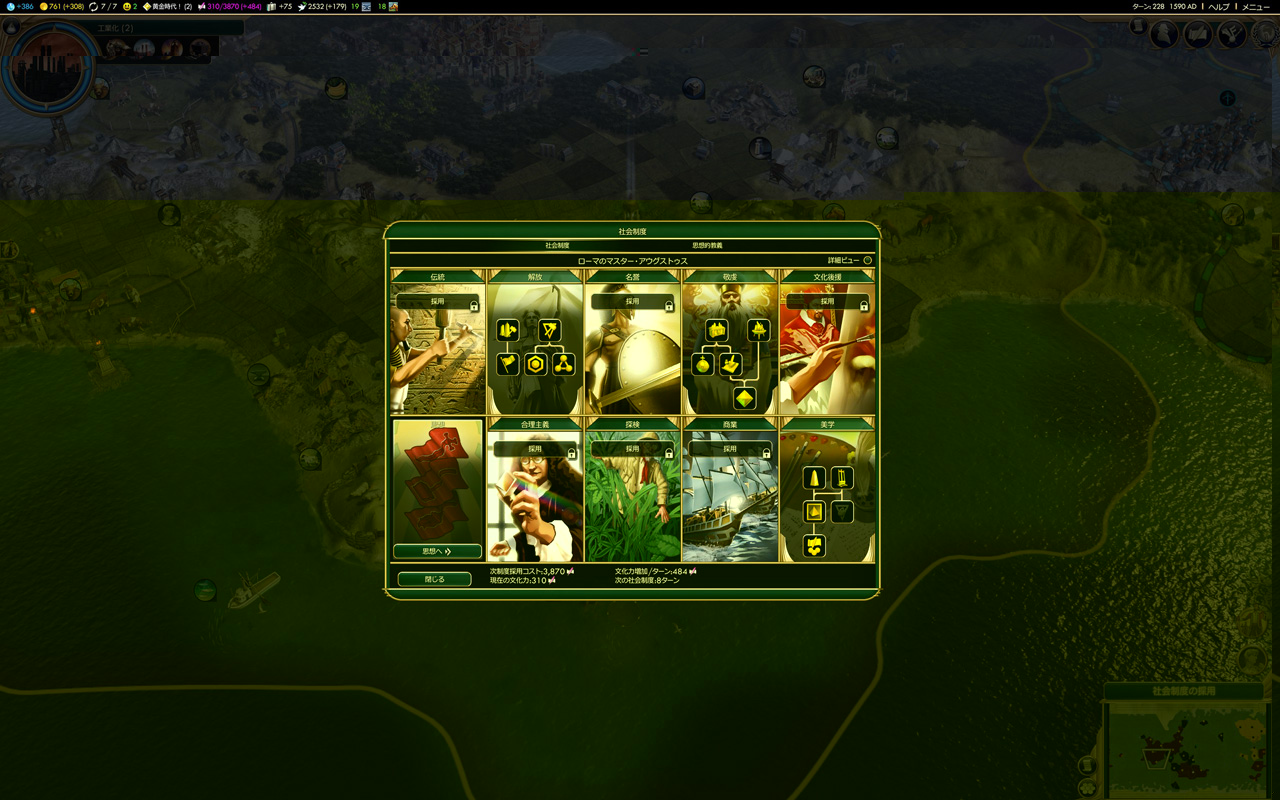Adopt the 探検 (Exploration) policy tree
This screenshot has width=1280, height=800.
tap(632, 450)
